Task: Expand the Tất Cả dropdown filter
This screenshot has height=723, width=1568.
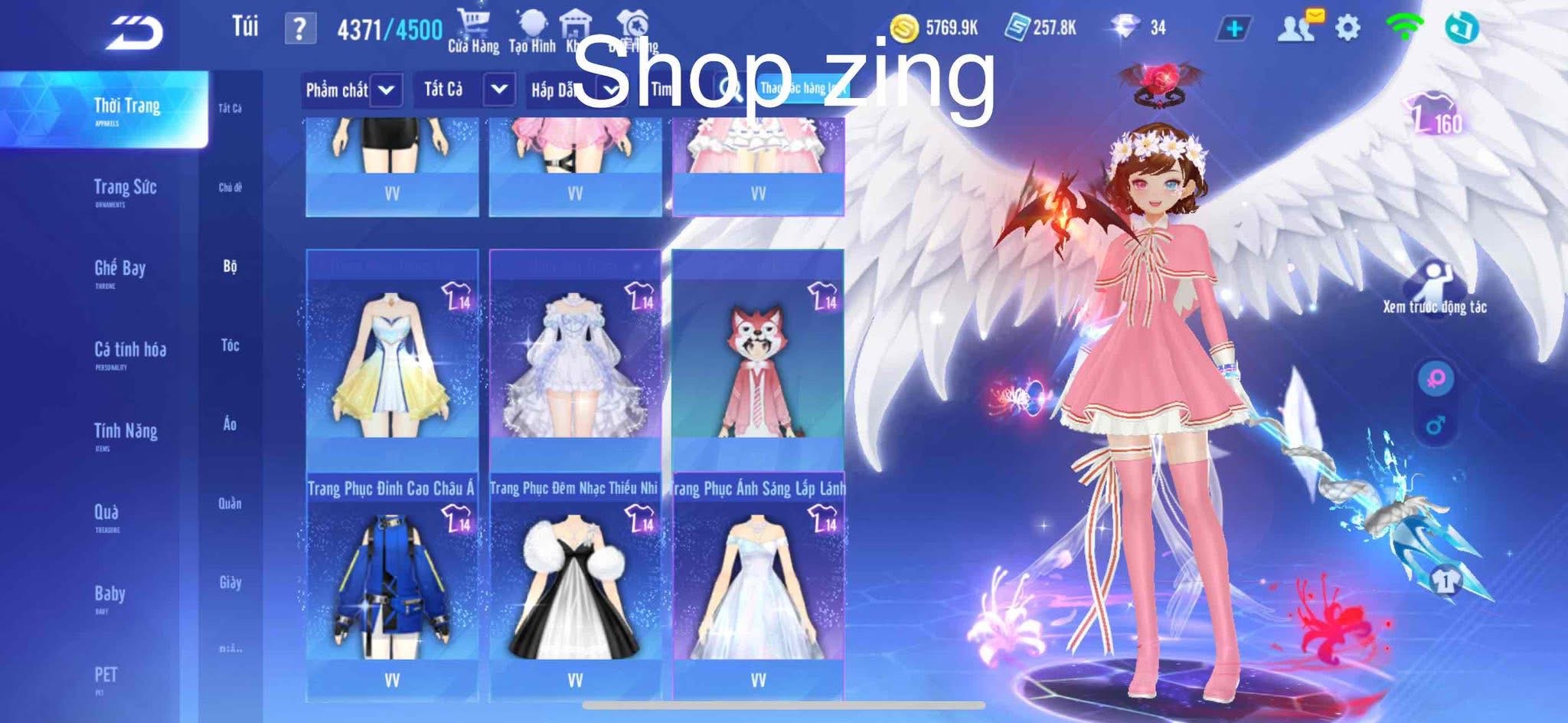Action: [x=464, y=90]
